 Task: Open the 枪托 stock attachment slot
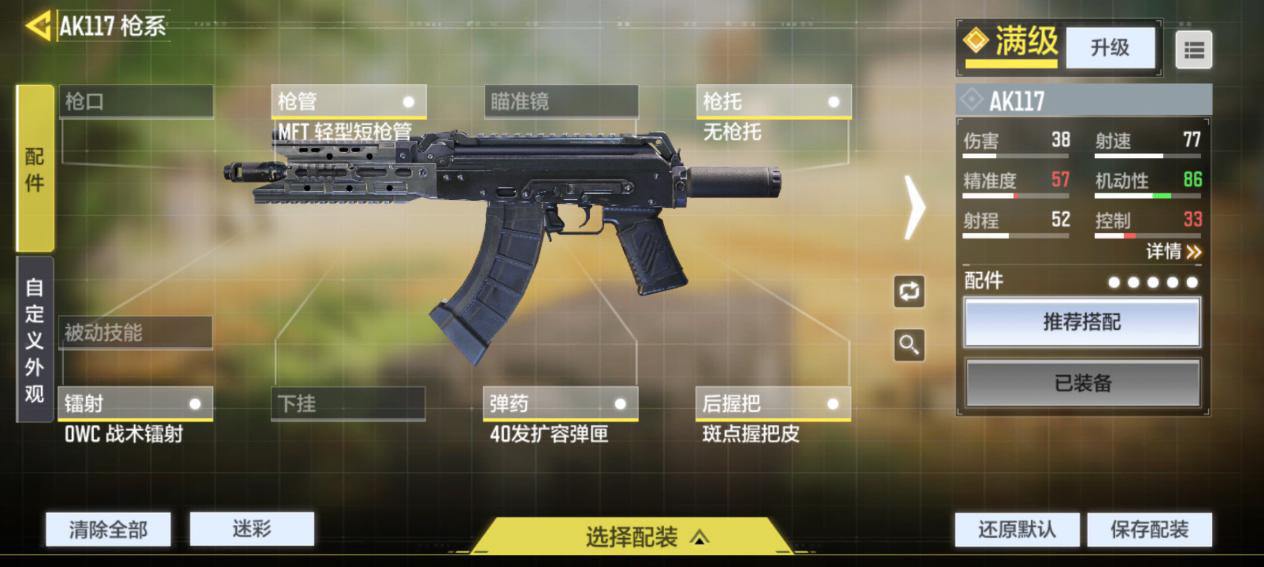(x=773, y=101)
